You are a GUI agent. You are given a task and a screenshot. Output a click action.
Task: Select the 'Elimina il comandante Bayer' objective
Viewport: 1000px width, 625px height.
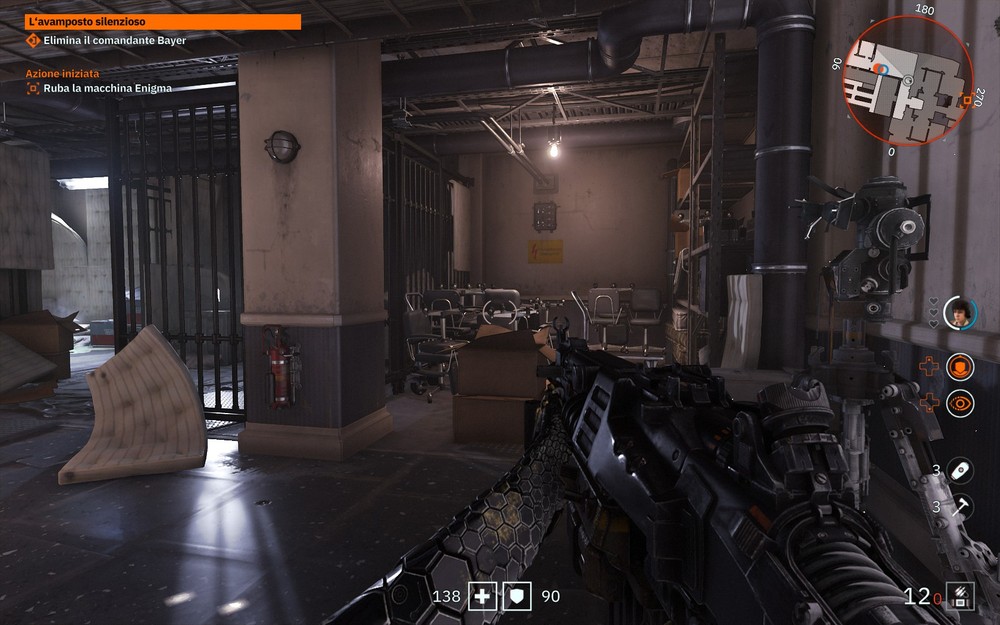114,40
